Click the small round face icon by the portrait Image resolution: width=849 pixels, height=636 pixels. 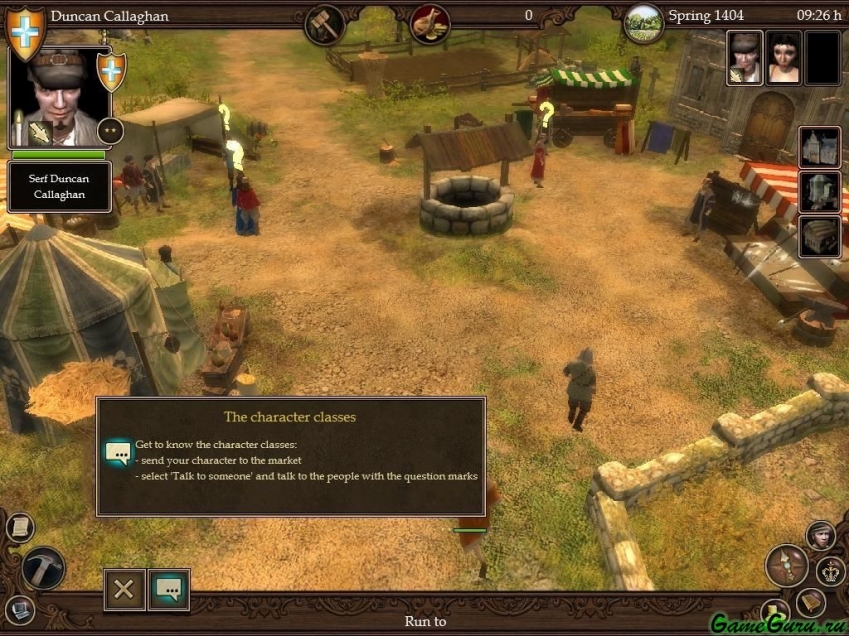(x=110, y=129)
